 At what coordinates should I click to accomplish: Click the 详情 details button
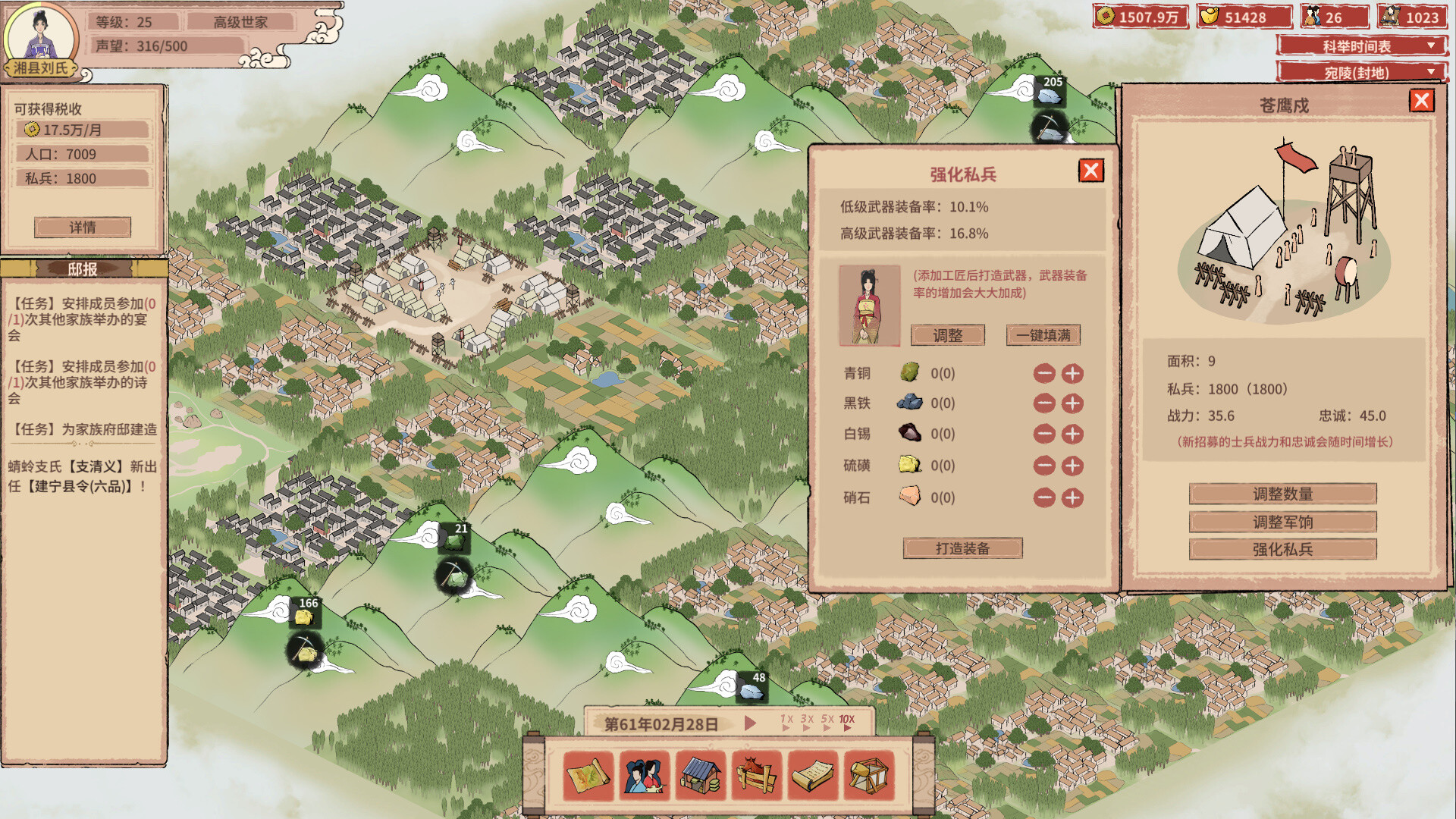pos(82,227)
